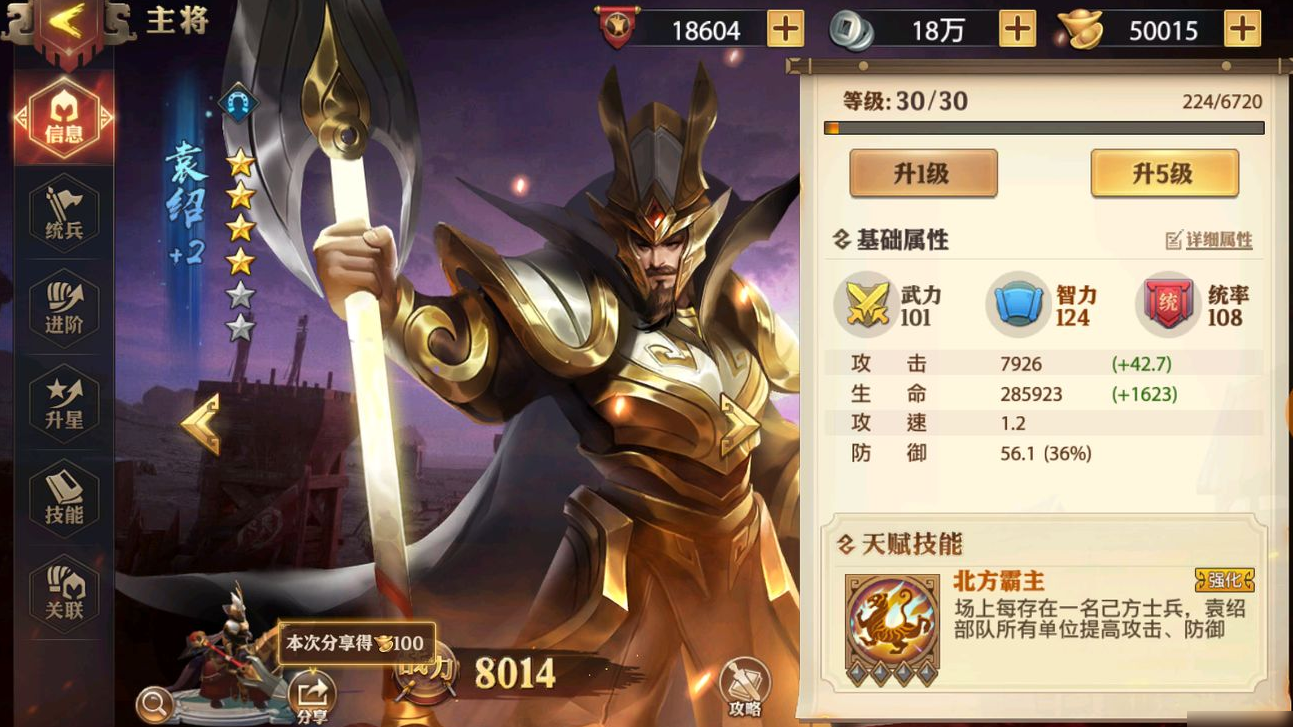The image size is (1293, 727).
Task: Switch to the 技能 skills tab
Action: pyautogui.click(x=64, y=499)
